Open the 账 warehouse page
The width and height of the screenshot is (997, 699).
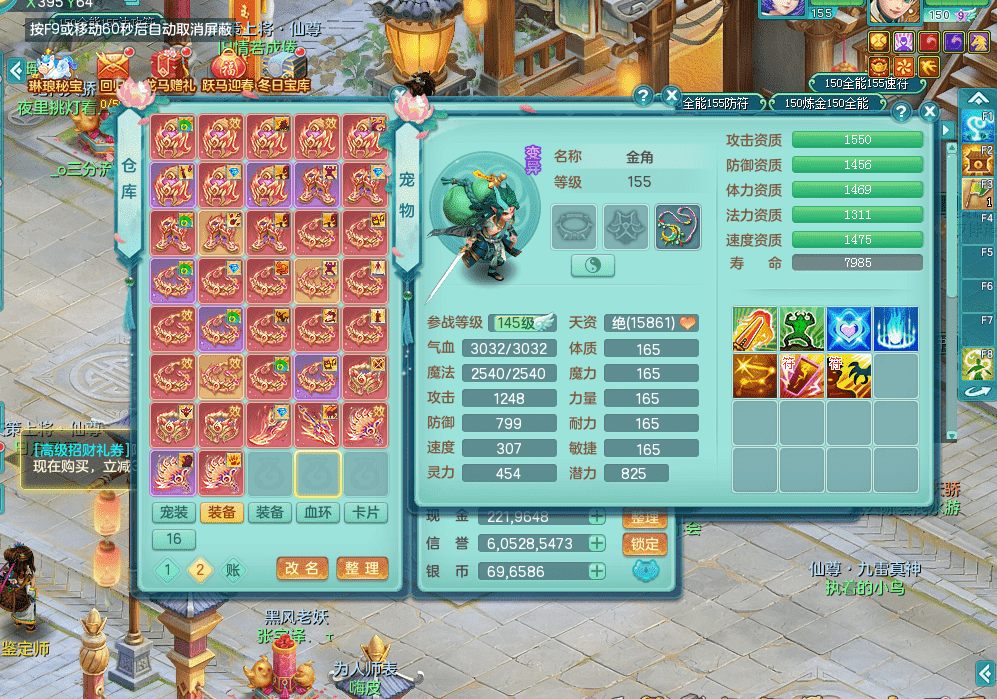tap(232, 570)
